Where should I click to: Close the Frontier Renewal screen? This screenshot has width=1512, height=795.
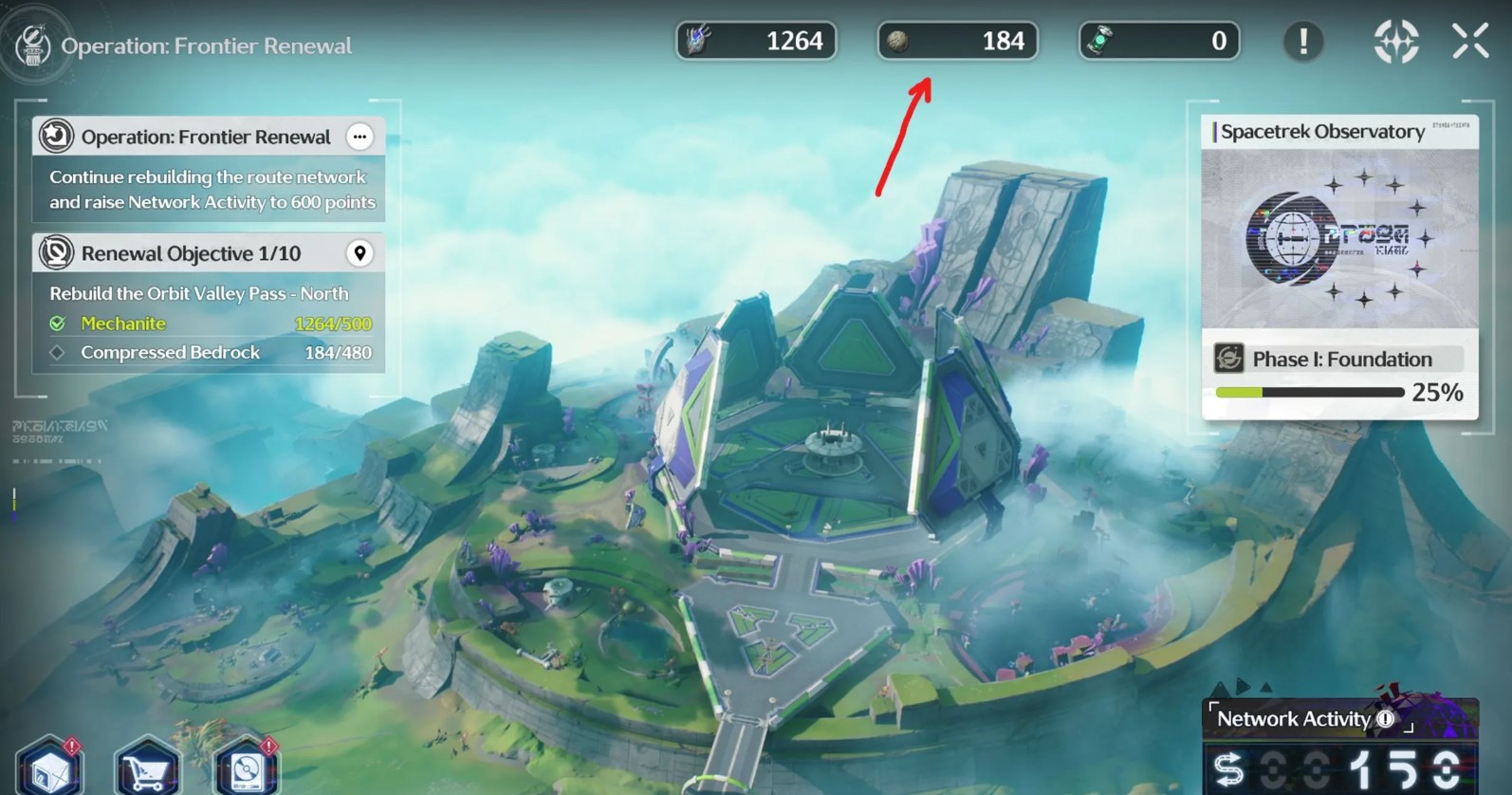point(1470,41)
